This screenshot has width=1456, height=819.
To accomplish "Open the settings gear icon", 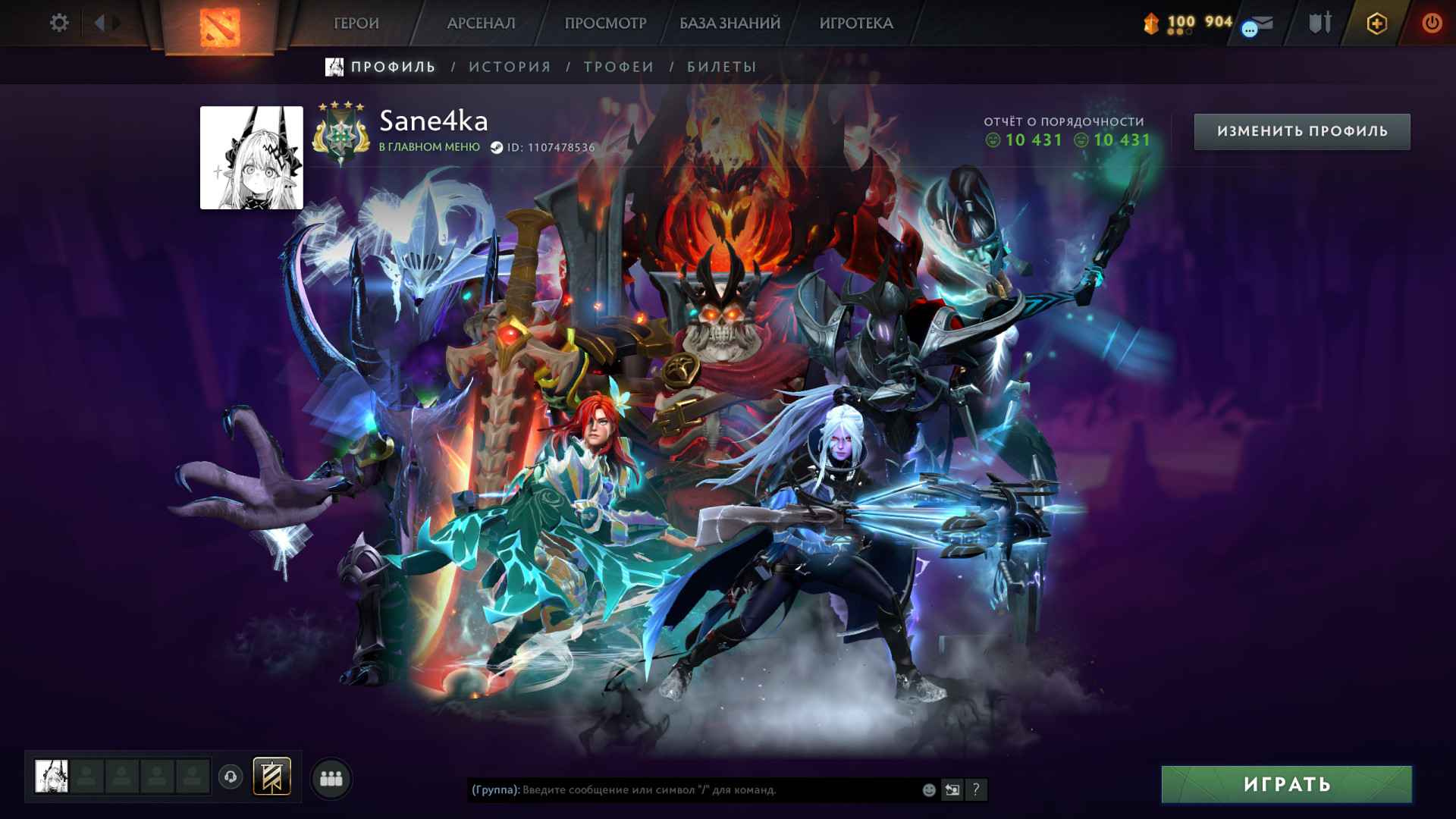I will (59, 23).
